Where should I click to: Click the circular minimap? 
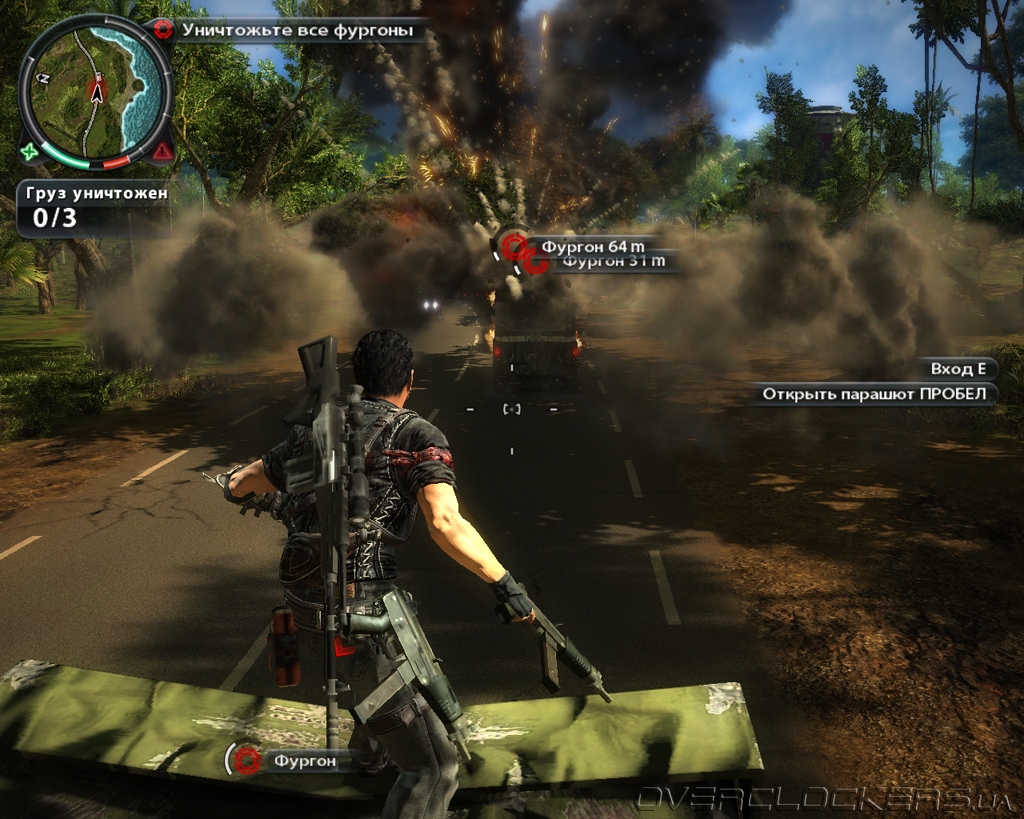[96, 90]
